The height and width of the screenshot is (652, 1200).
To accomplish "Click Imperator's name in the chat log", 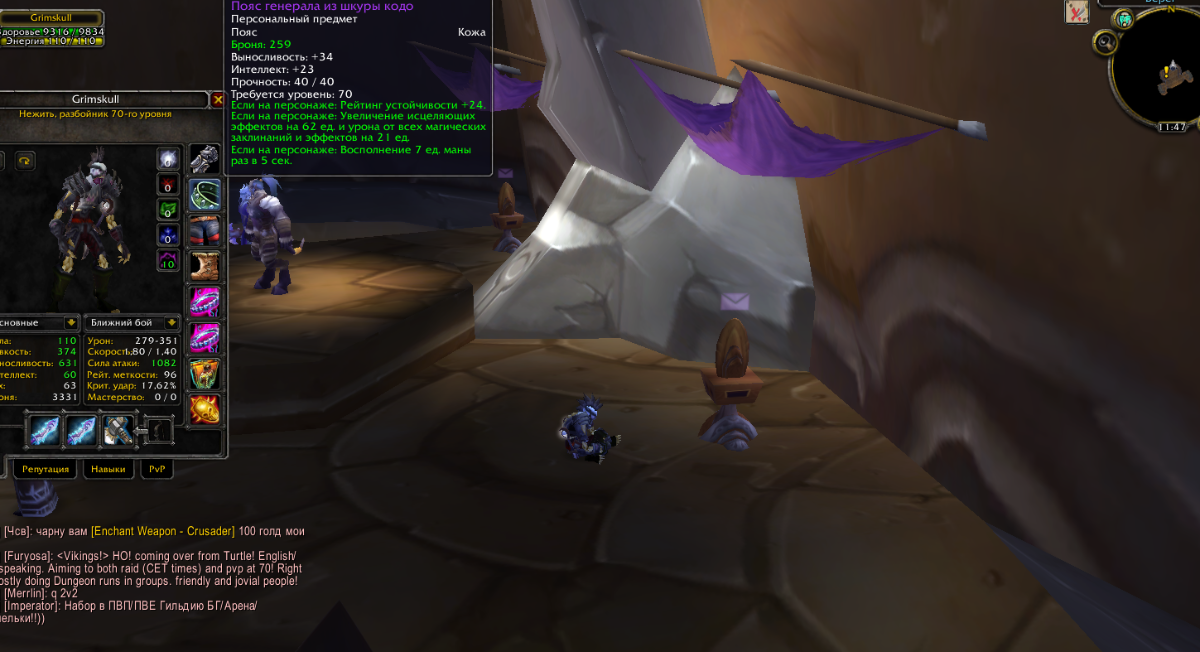I will tap(33, 606).
